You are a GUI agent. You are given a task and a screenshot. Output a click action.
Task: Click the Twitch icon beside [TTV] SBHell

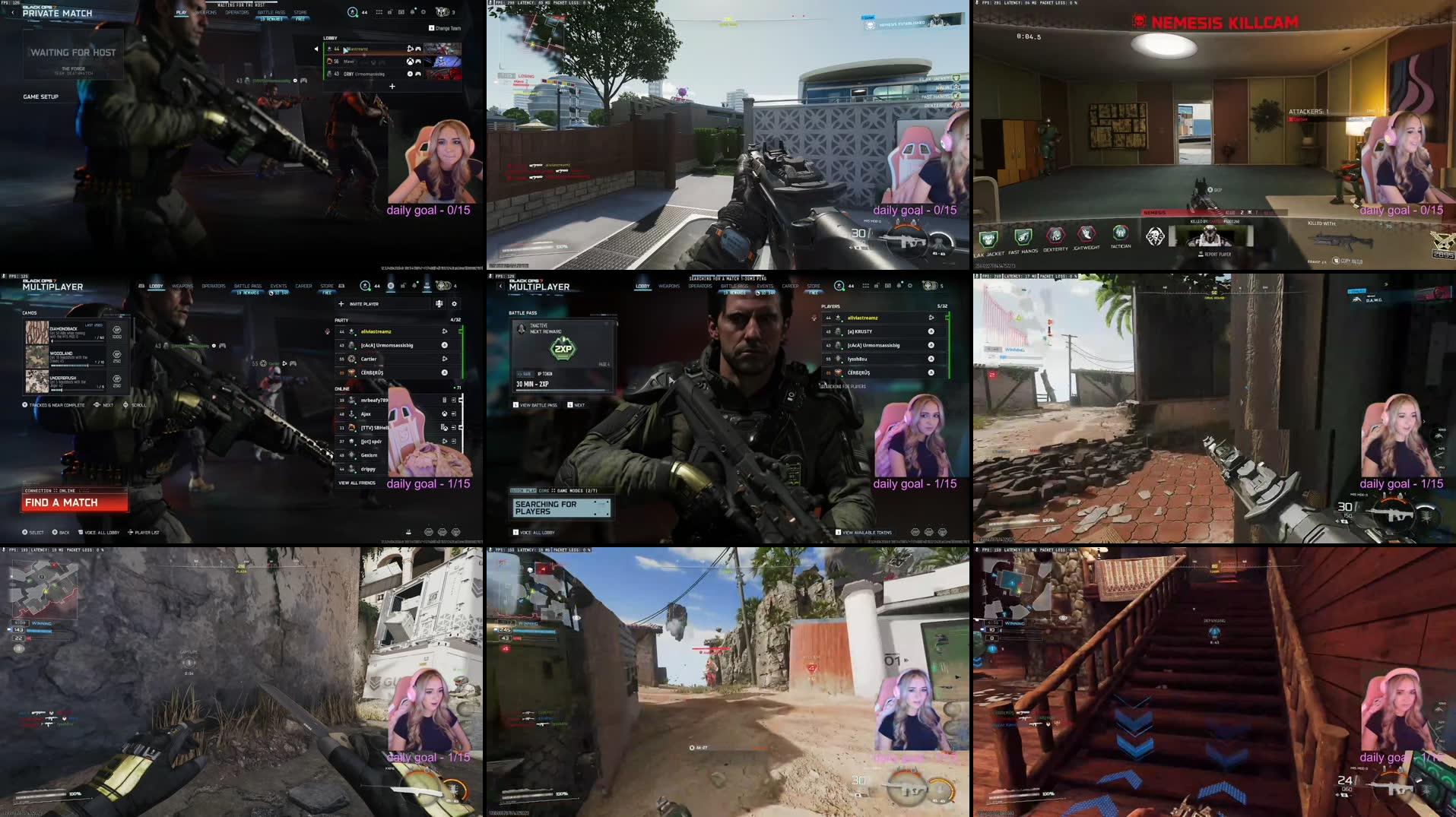pyautogui.click(x=443, y=428)
